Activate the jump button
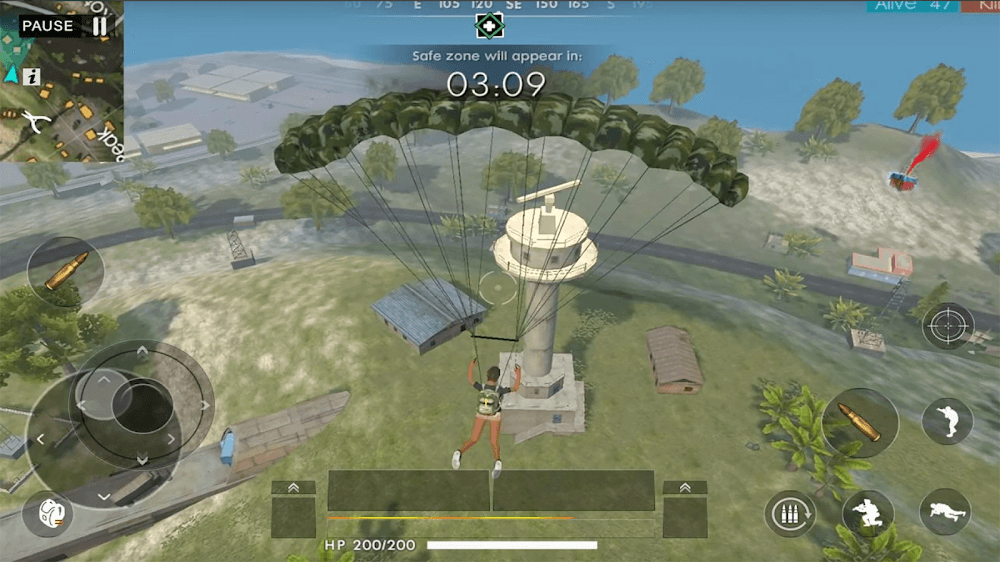 pyautogui.click(x=946, y=422)
